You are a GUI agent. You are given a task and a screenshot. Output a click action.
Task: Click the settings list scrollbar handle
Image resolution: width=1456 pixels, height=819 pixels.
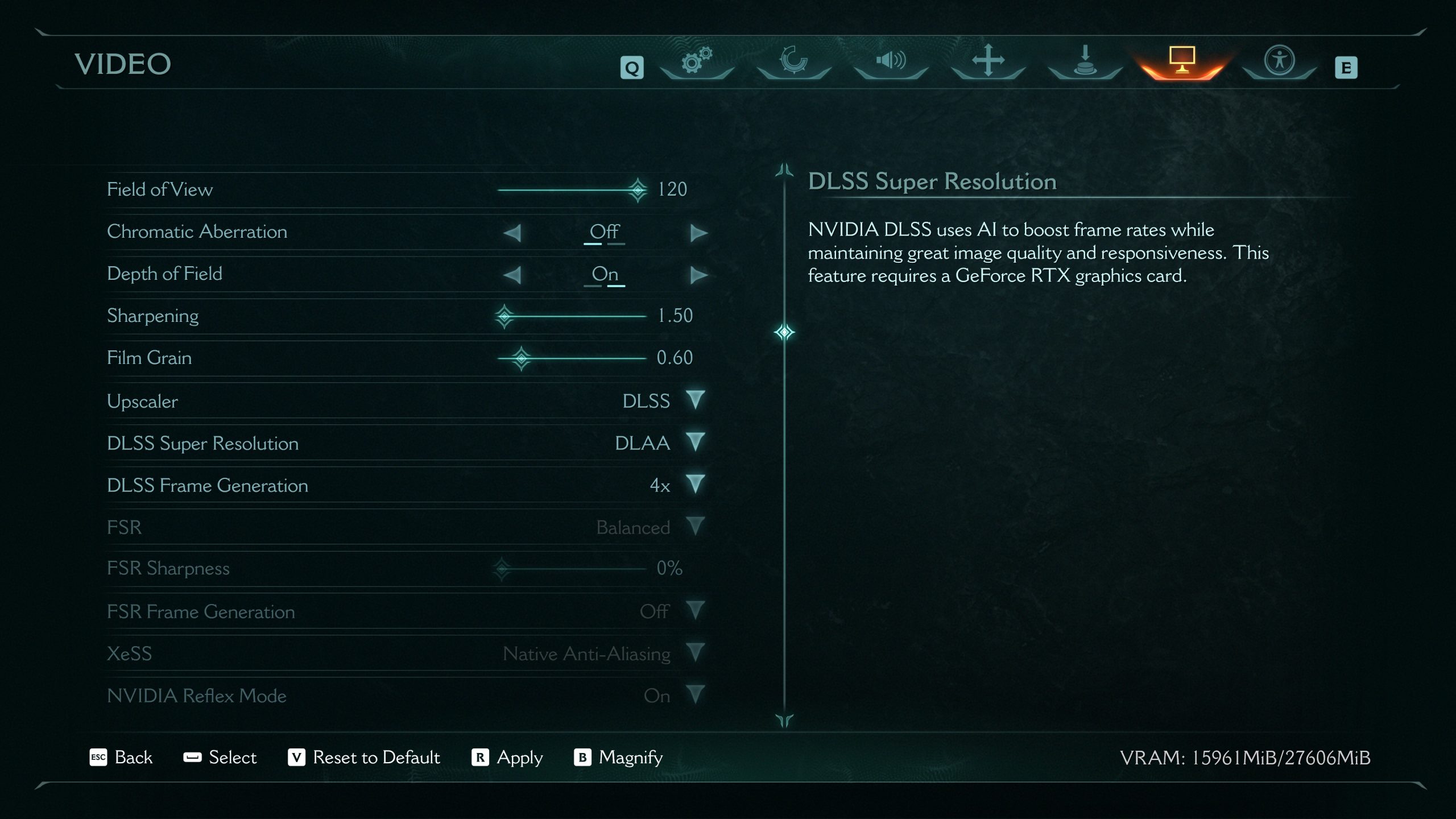[x=784, y=332]
